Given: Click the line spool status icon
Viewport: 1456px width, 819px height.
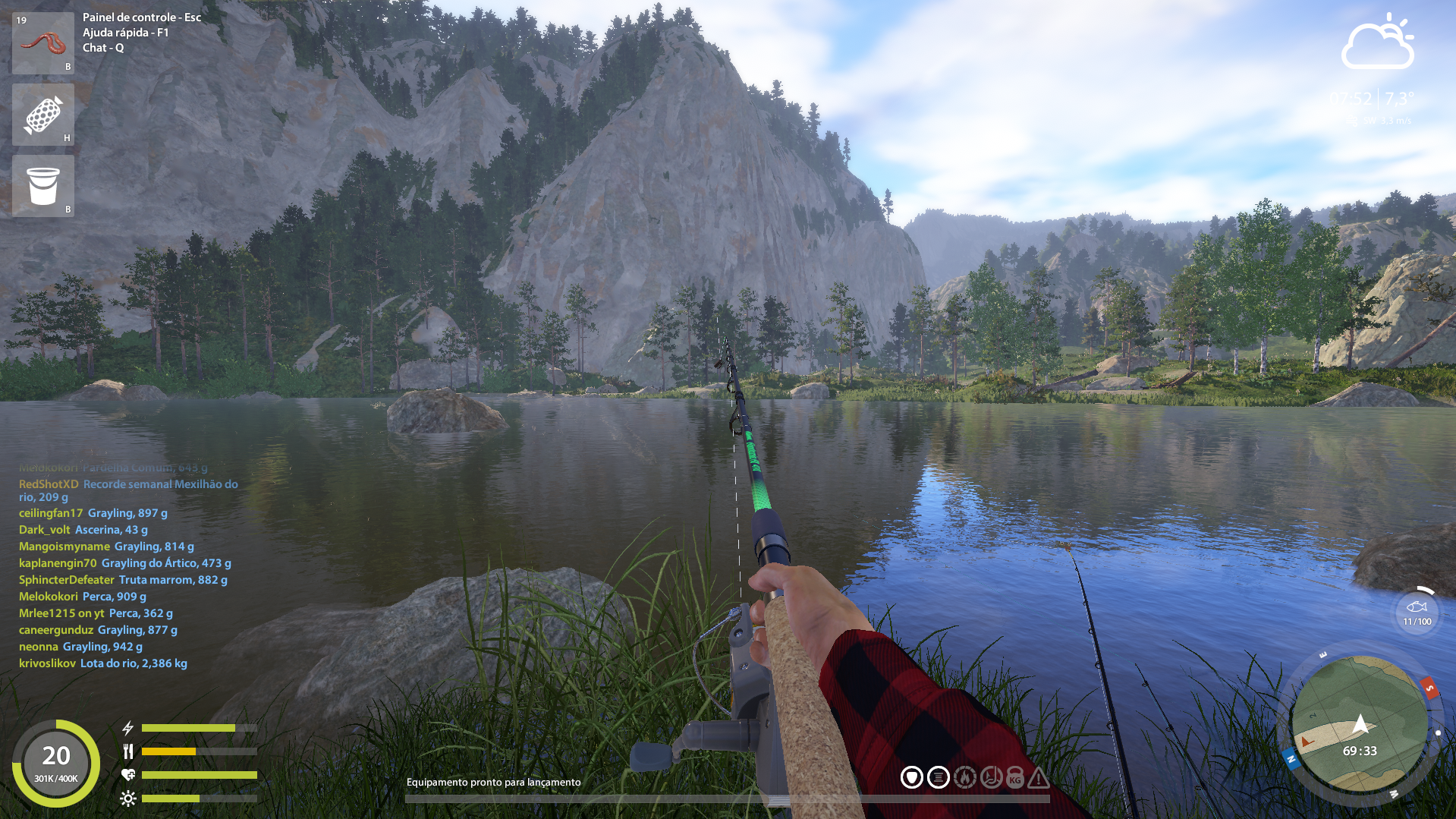Looking at the screenshot, I should [939, 777].
